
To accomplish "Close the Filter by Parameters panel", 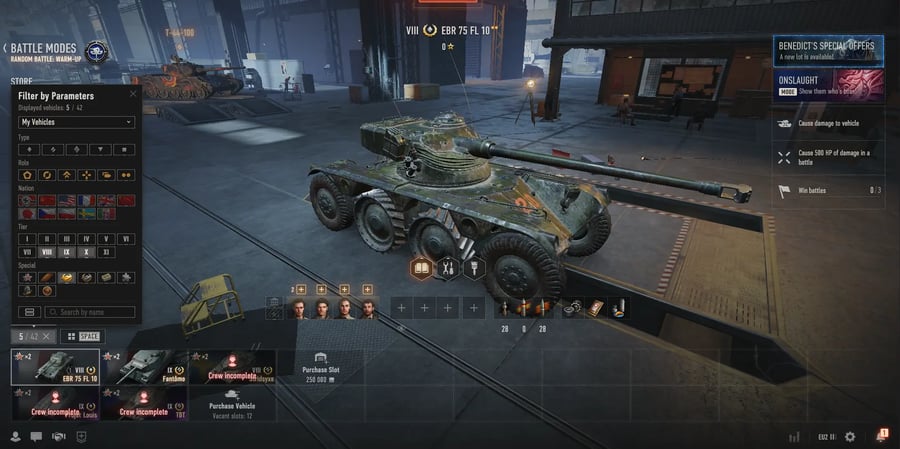I will click(133, 94).
